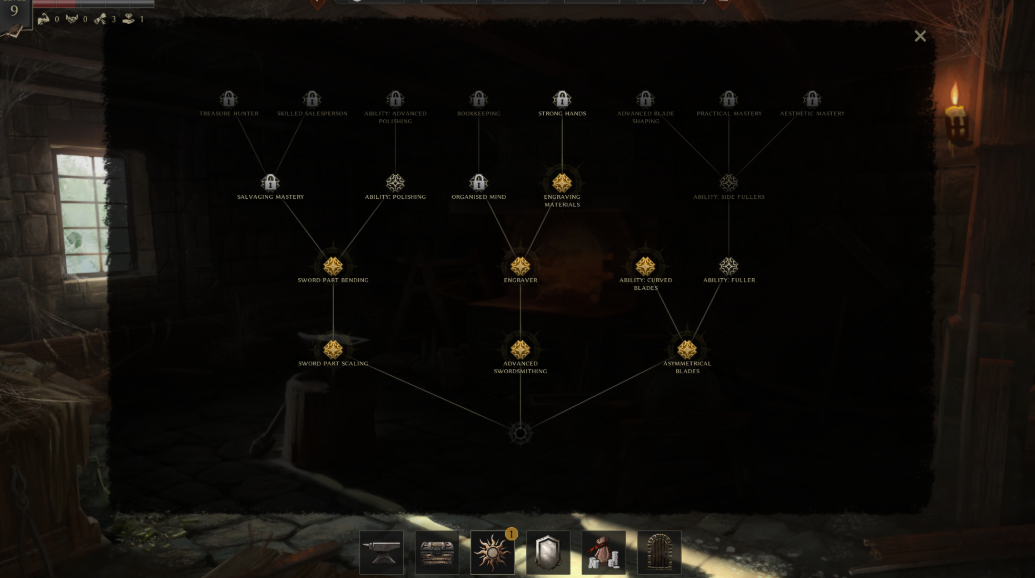Open the anvil forging menu

click(382, 552)
